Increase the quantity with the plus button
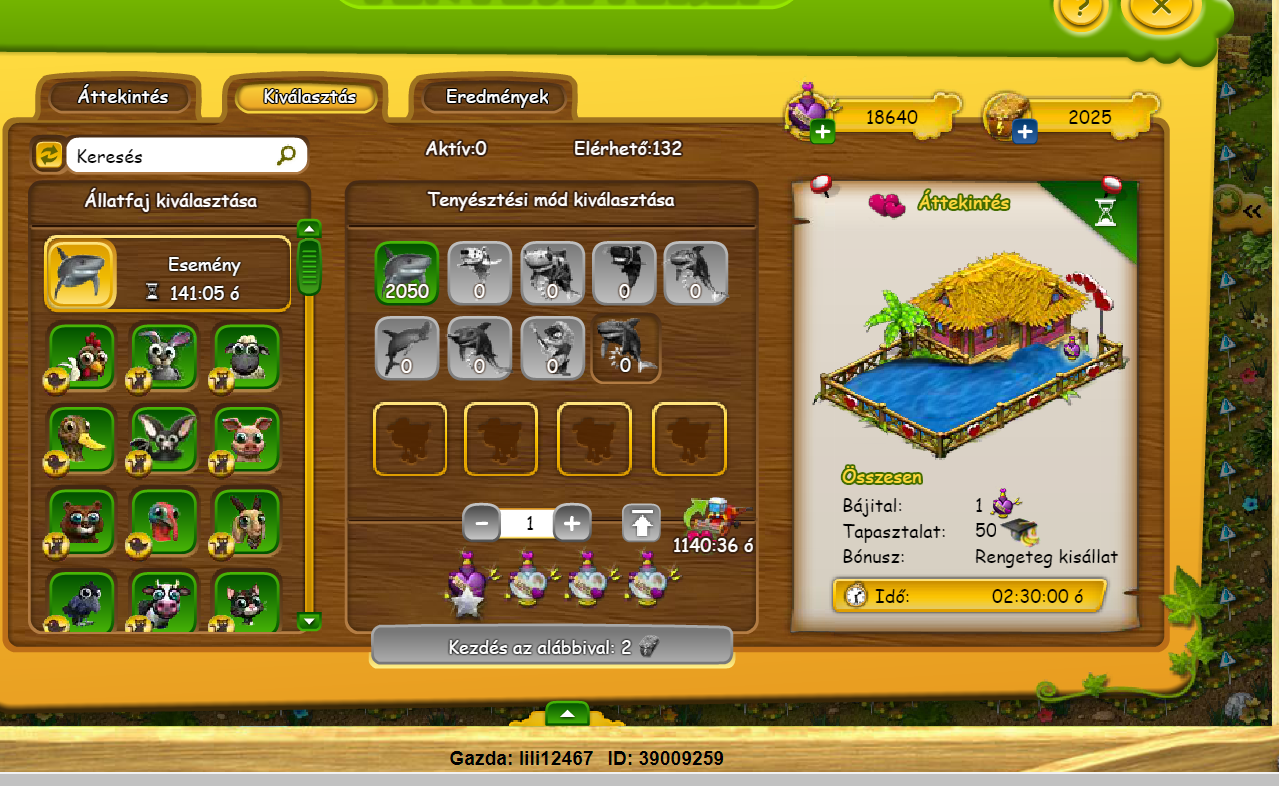Viewport: 1279px width, 786px height. (x=572, y=523)
